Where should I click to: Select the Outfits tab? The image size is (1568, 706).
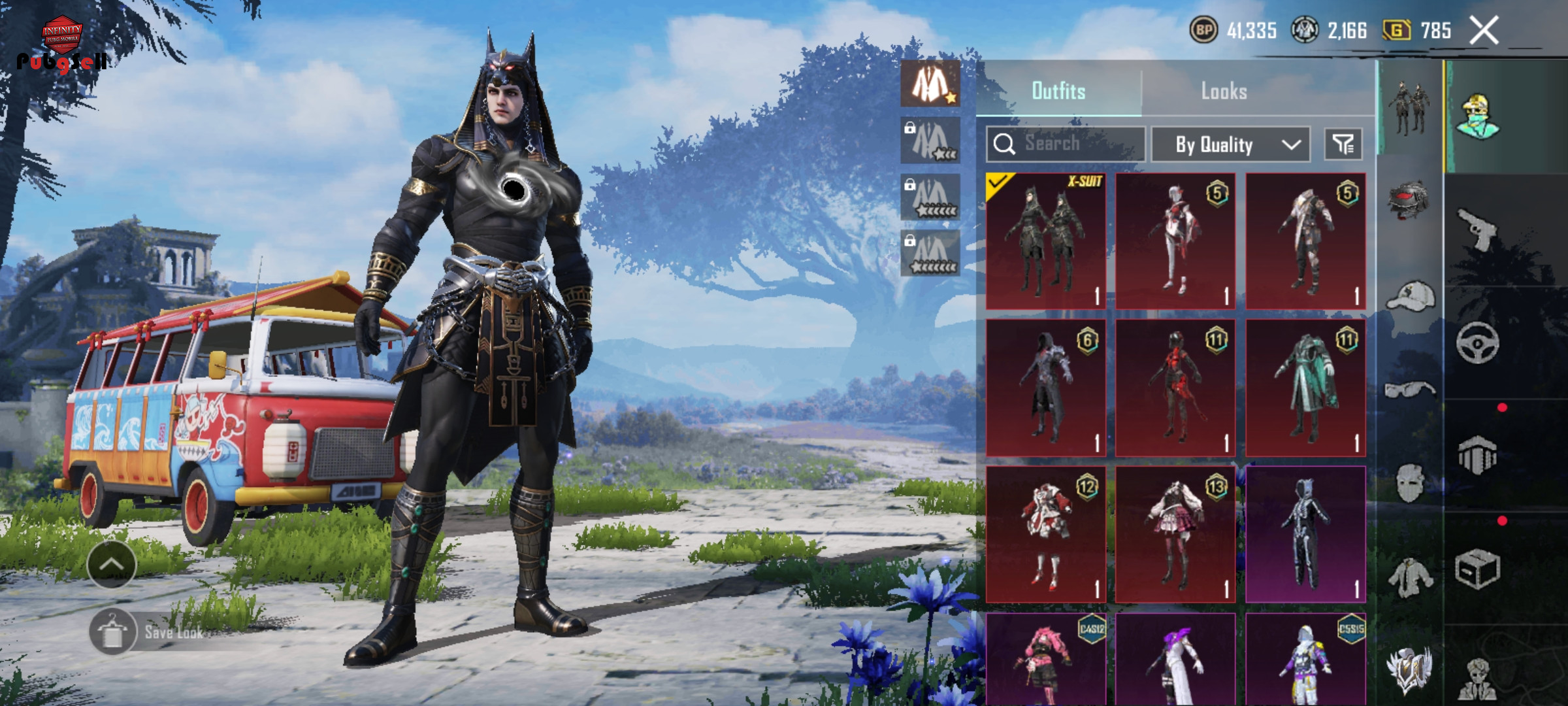(1058, 91)
